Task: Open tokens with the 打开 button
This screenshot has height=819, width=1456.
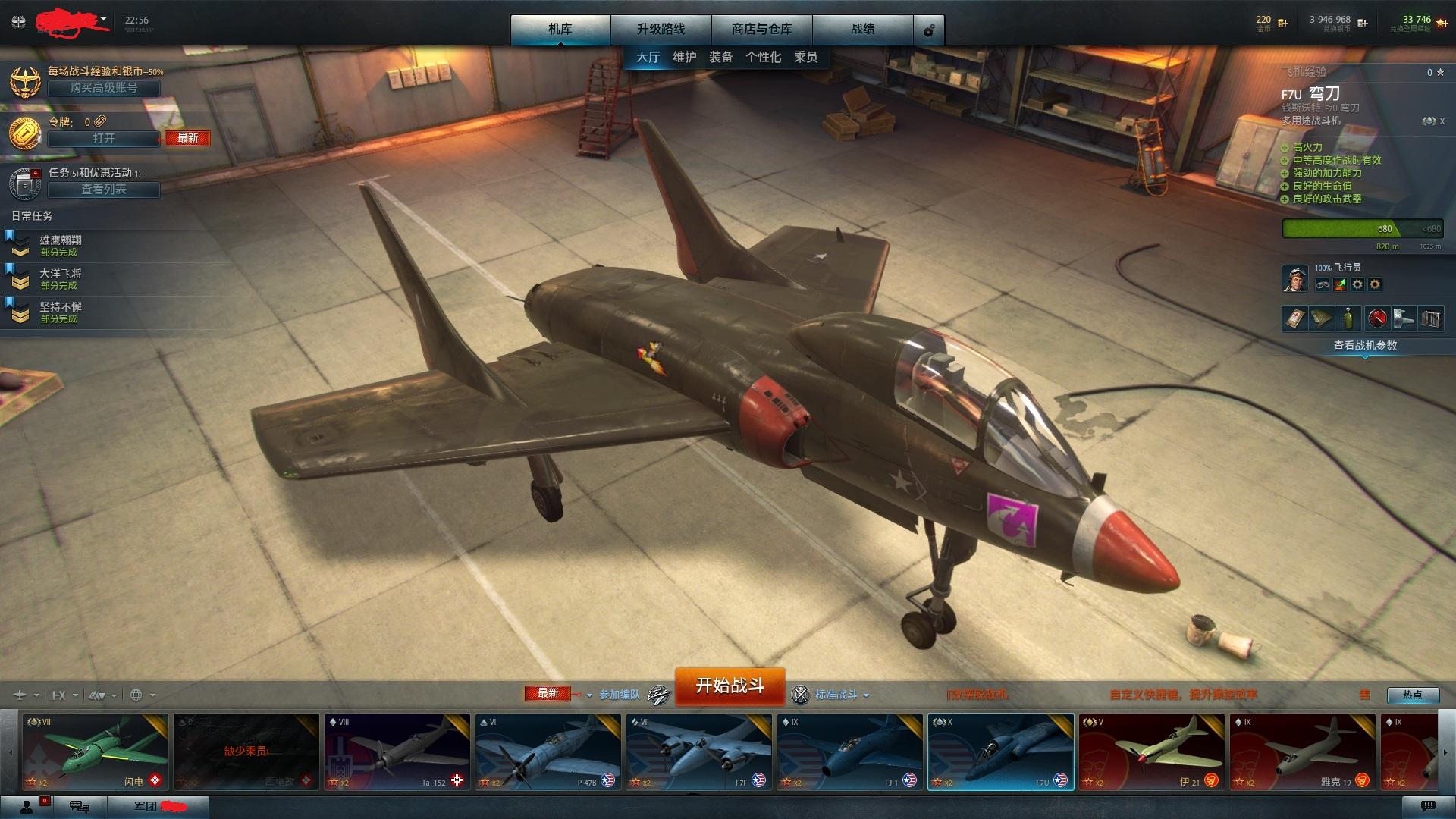Action: click(104, 139)
